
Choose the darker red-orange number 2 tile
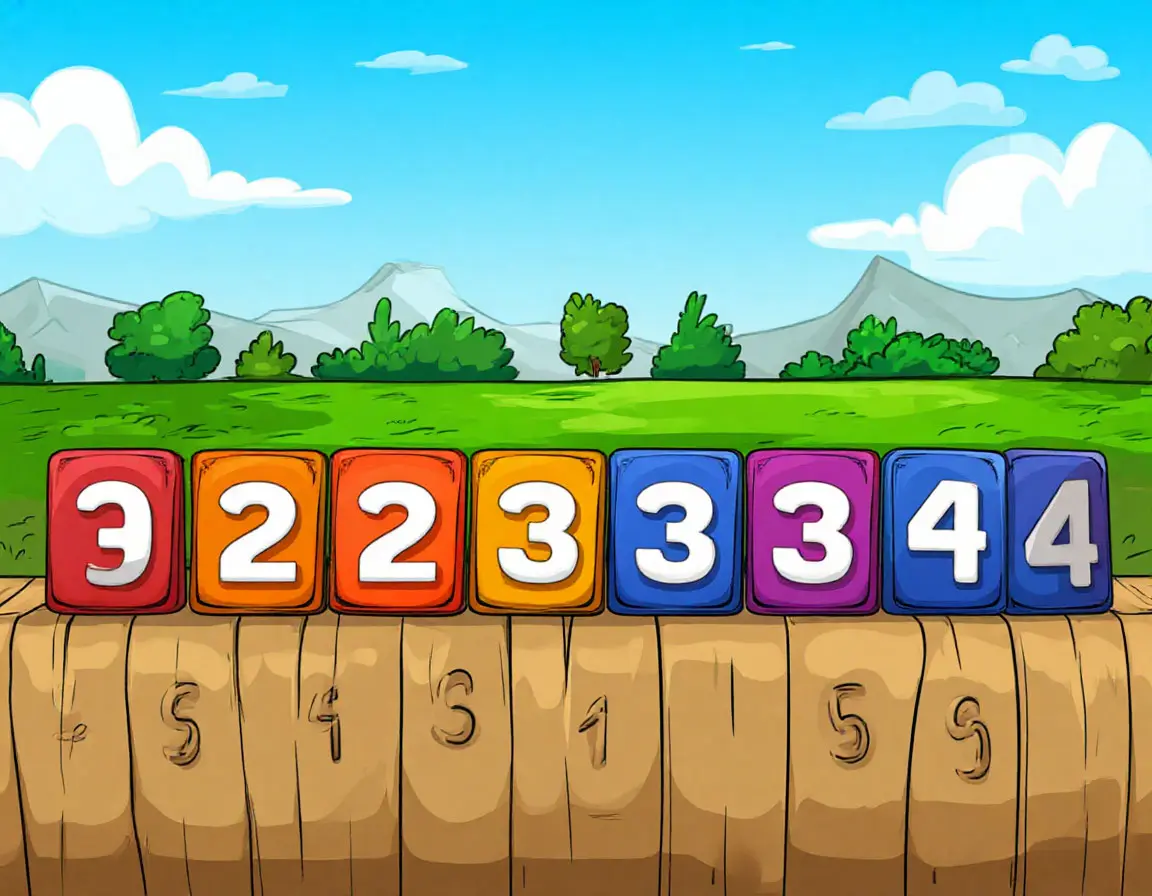tap(398, 531)
